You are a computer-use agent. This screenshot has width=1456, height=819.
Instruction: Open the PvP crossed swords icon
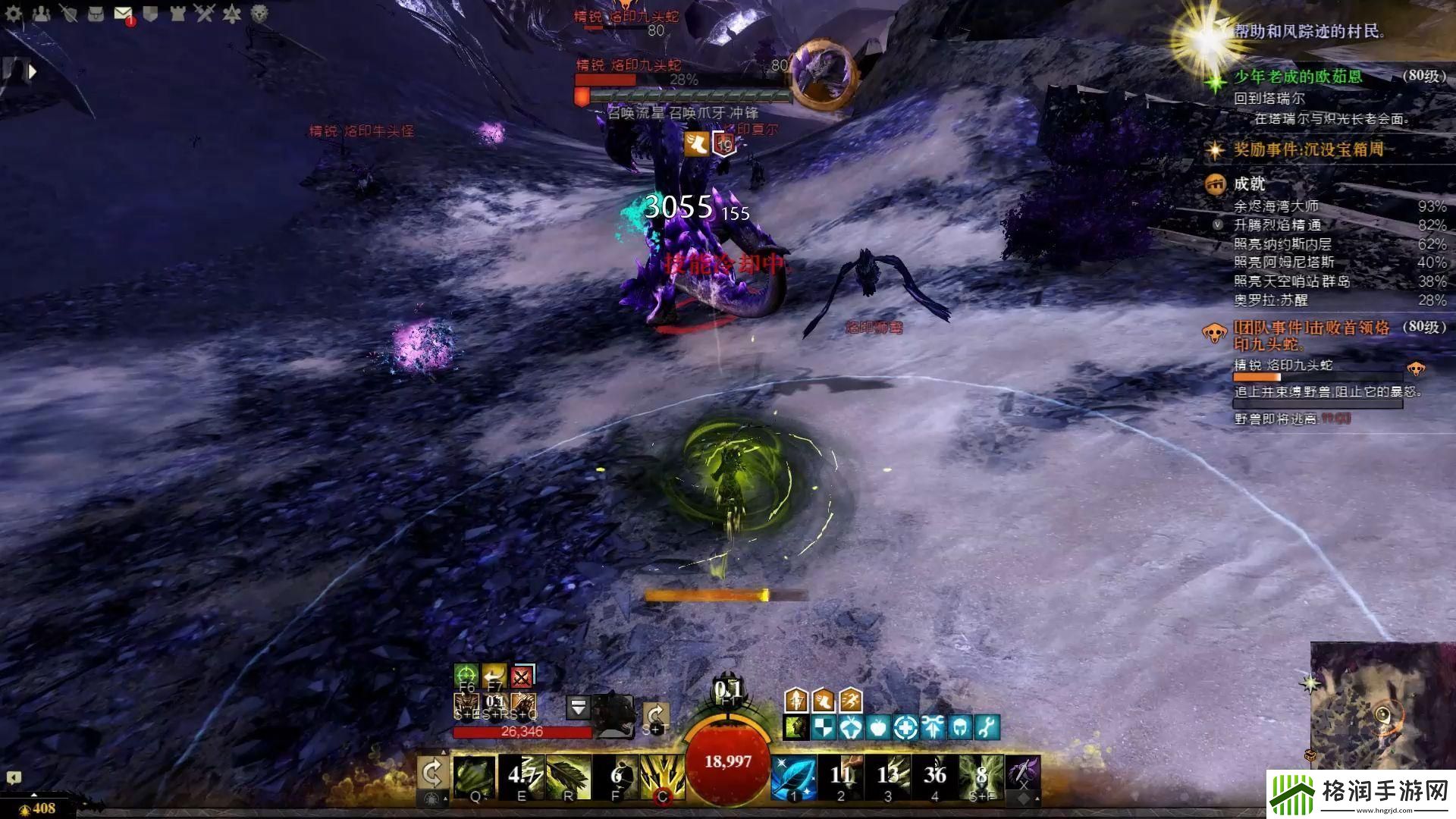click(x=205, y=14)
